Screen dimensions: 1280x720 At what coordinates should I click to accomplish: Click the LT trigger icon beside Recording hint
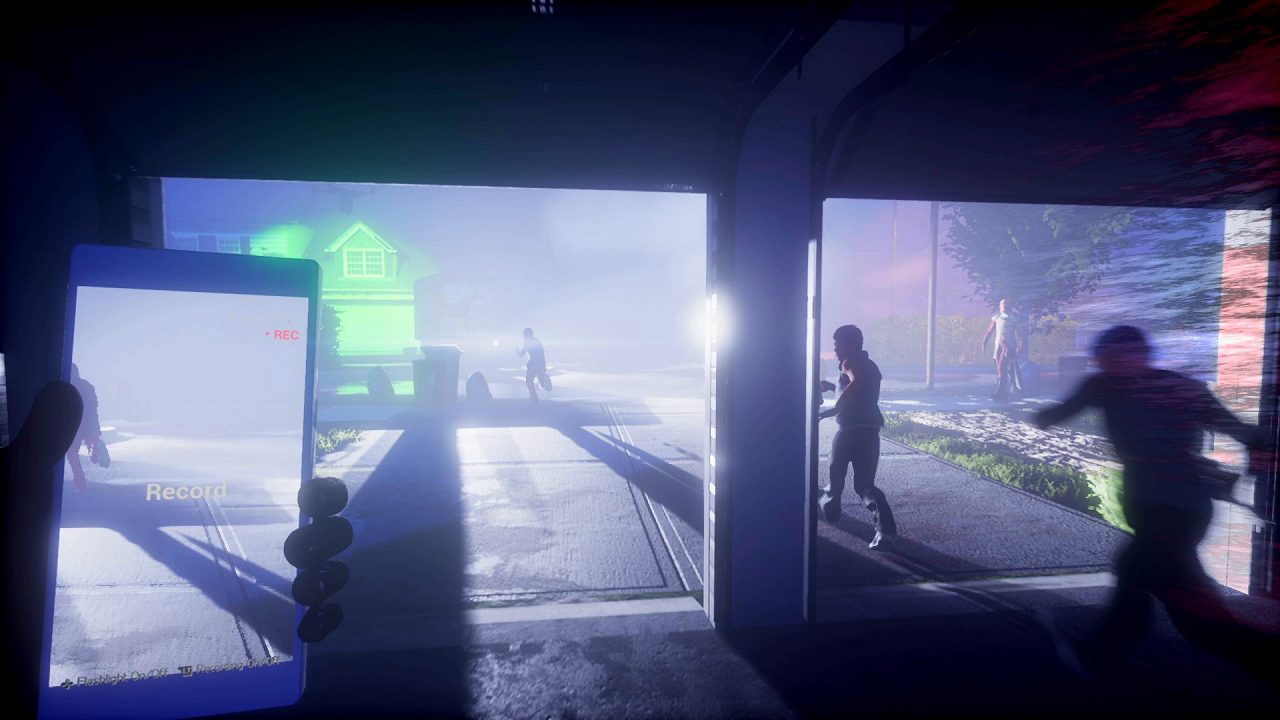pos(187,669)
